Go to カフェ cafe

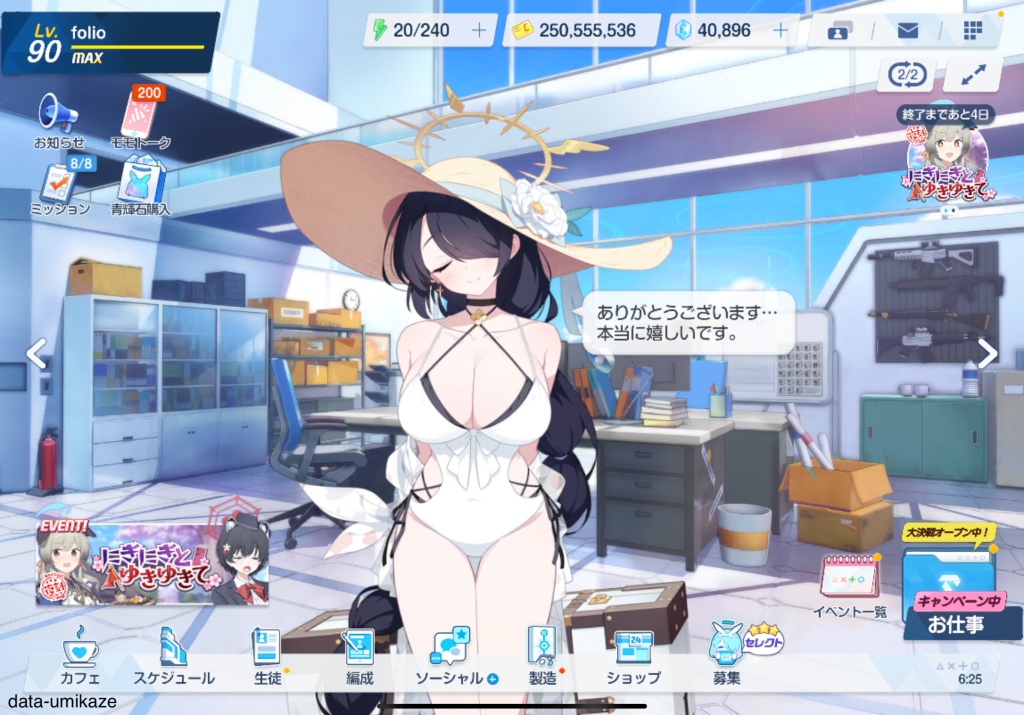pyautogui.click(x=80, y=655)
